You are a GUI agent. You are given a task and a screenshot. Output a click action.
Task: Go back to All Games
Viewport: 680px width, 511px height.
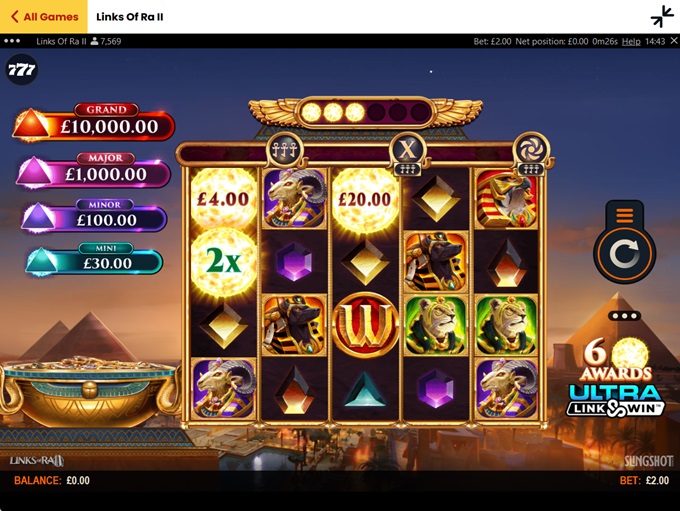pyautogui.click(x=44, y=17)
